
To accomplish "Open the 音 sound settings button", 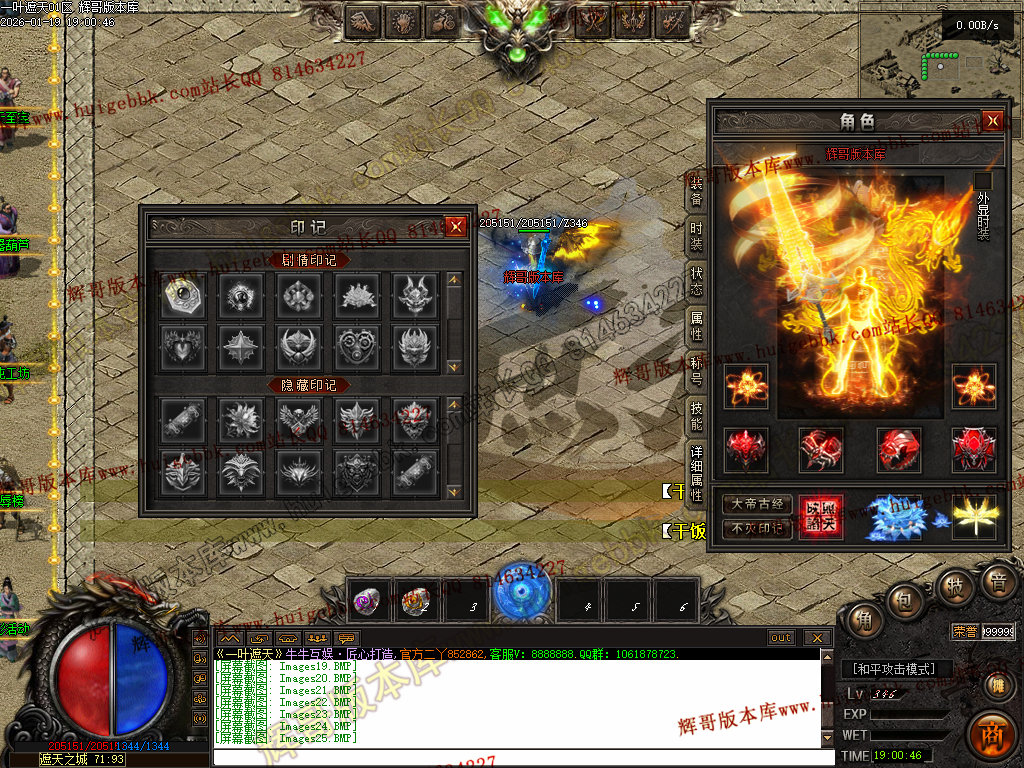I will point(997,582).
